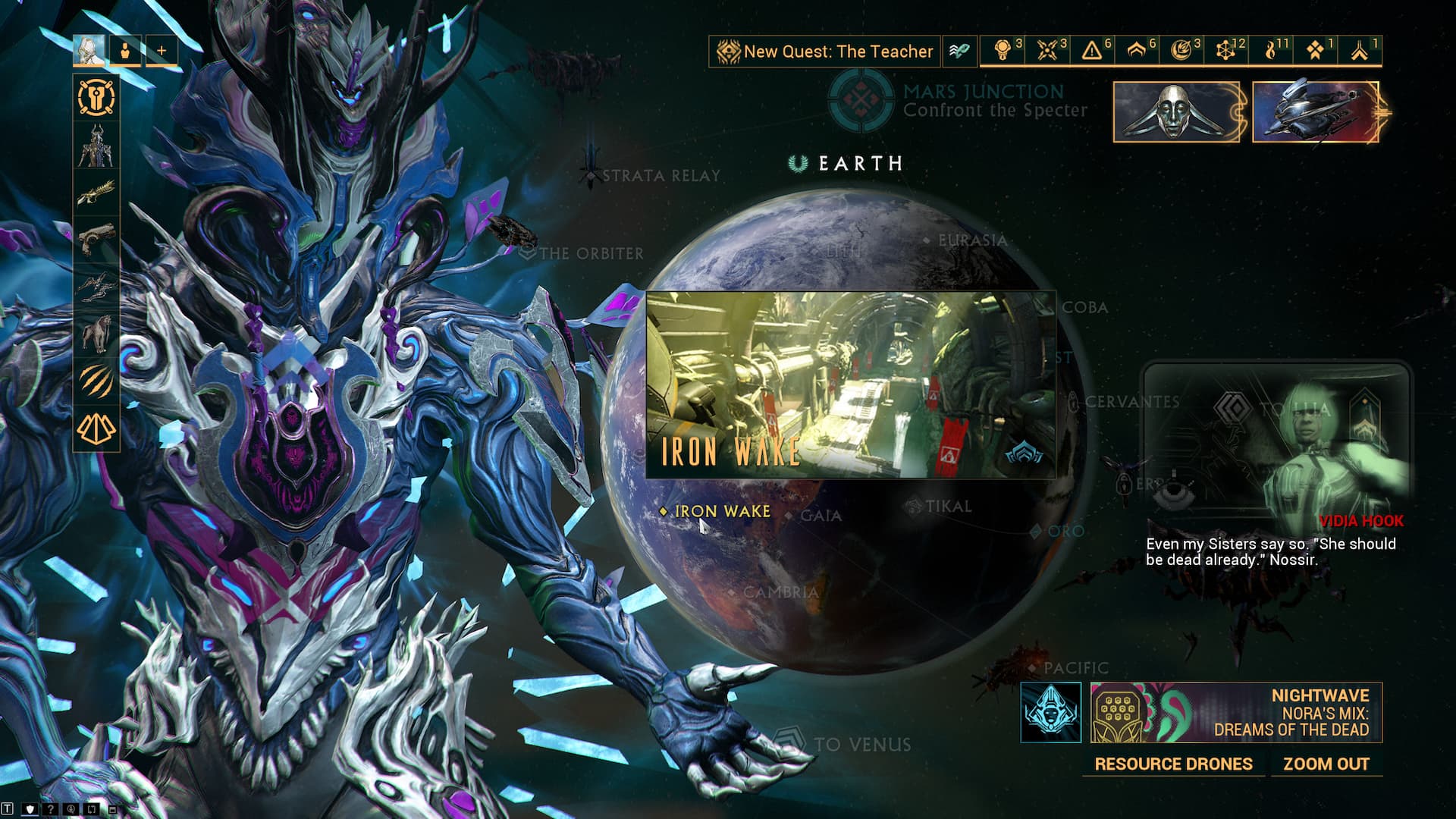Select the Iron Wake node on Earth

721,512
